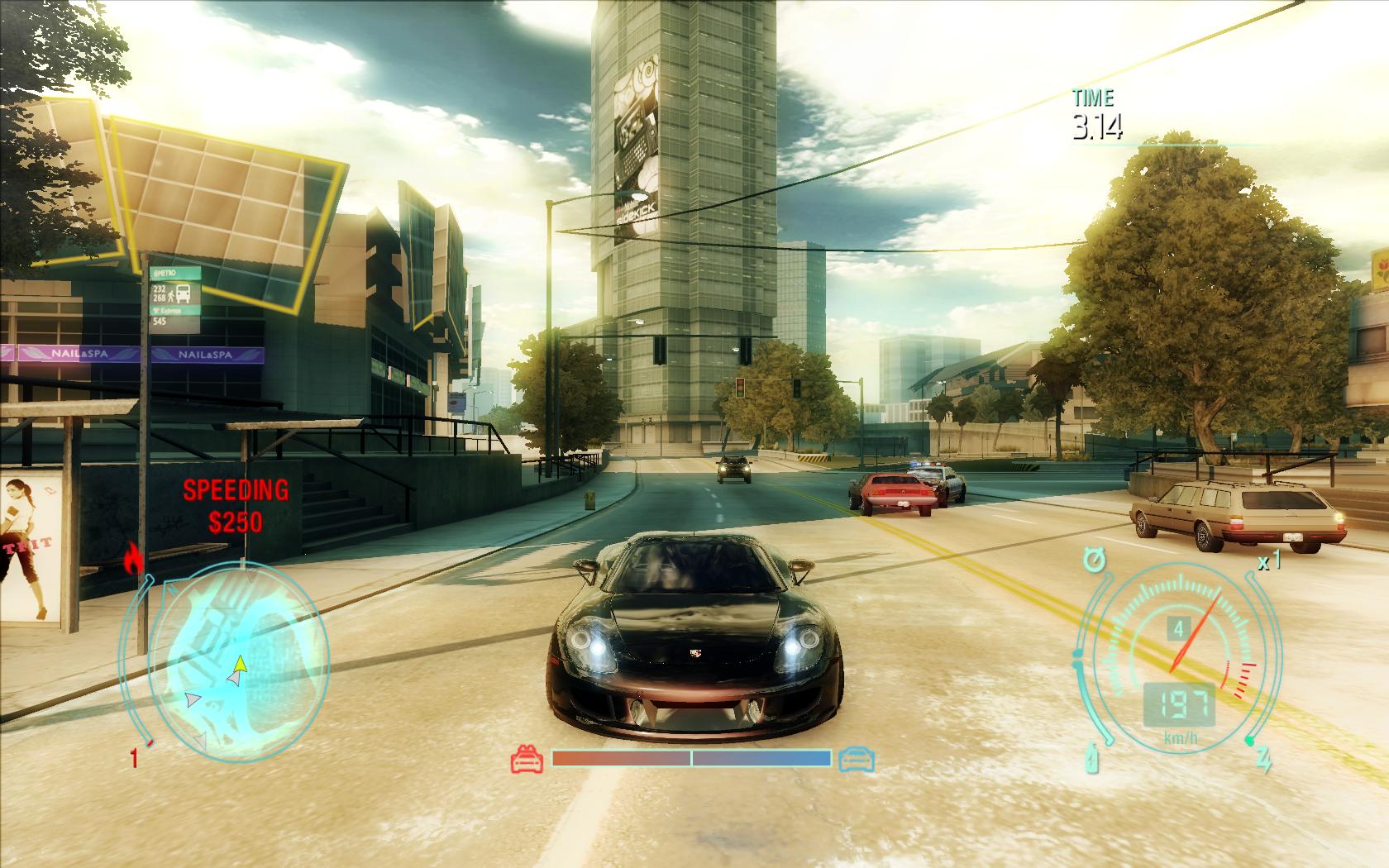Select the red police car icon
This screenshot has height=868, width=1389.
click(527, 758)
